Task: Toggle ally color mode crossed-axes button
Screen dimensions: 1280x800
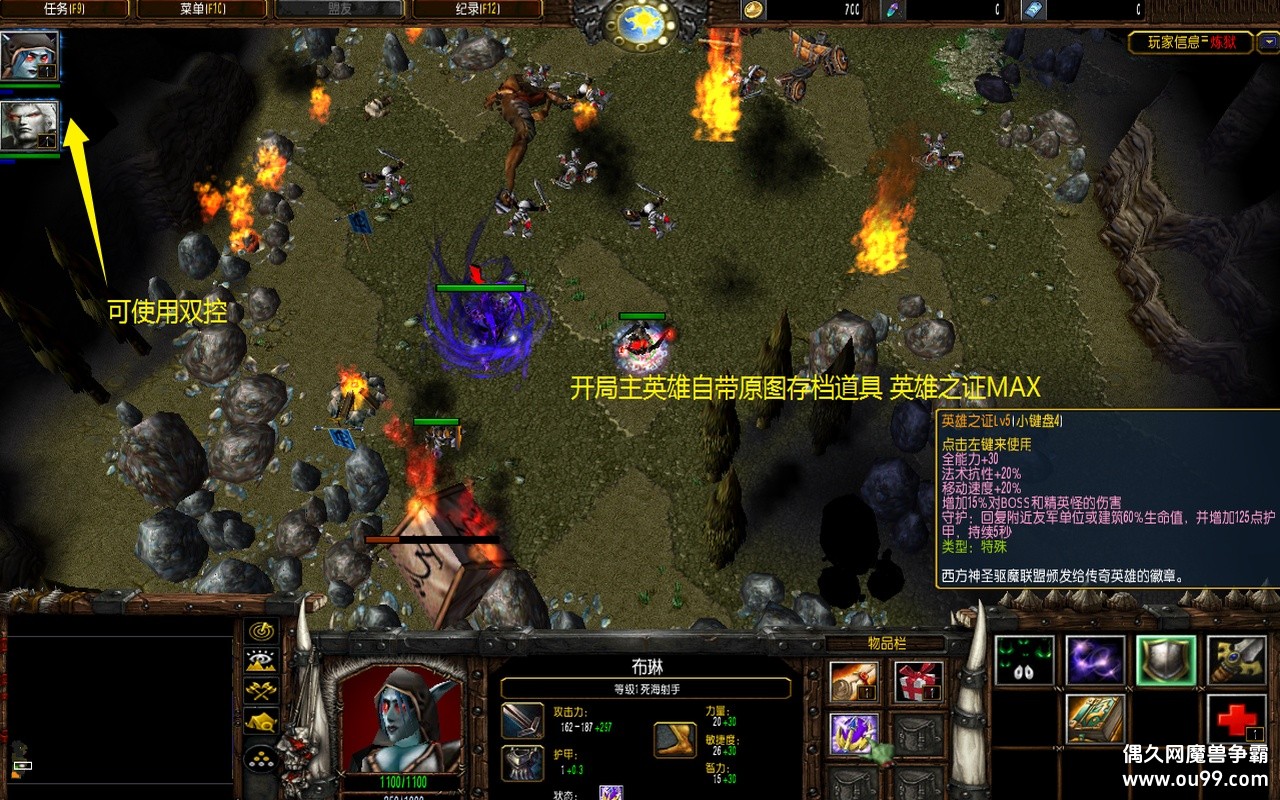Action: [261, 690]
